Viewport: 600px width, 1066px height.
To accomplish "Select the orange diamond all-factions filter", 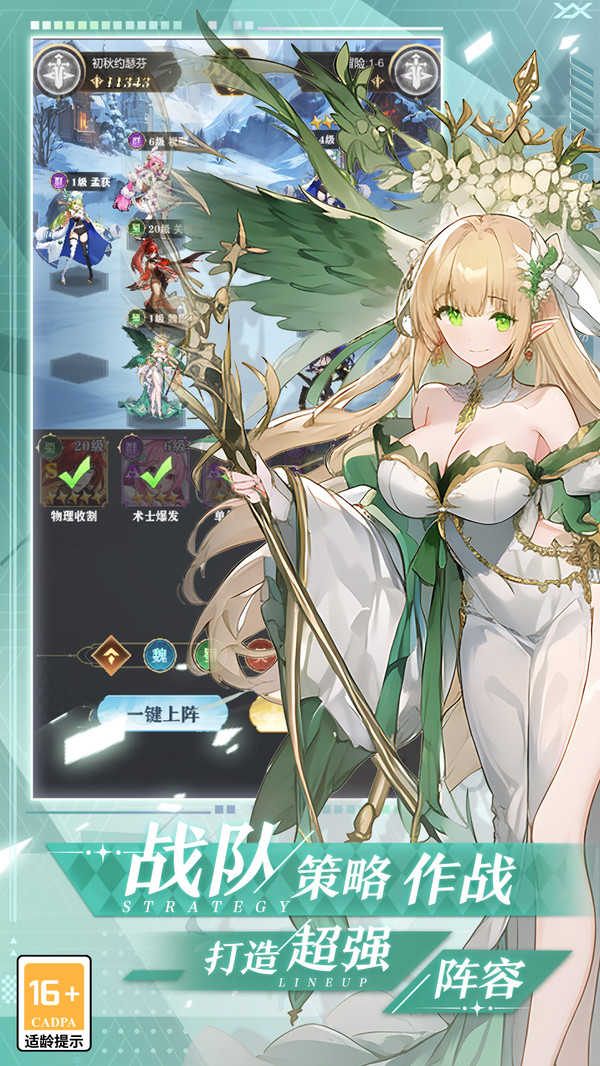I will (110, 655).
